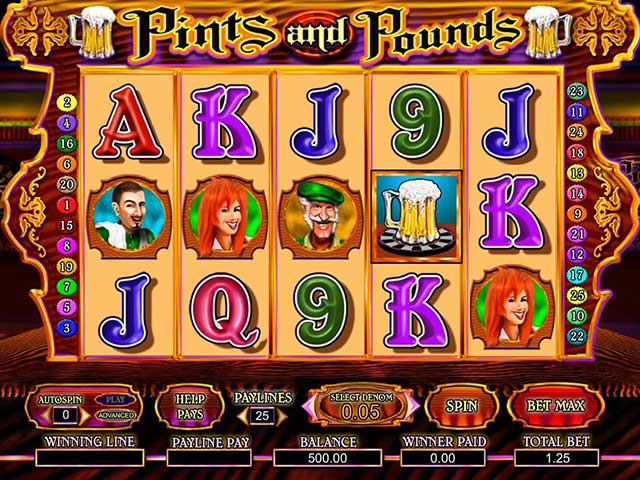Show payline marker number 23
Image resolution: width=640 pixels, height=480 pixels.
(x=576, y=91)
